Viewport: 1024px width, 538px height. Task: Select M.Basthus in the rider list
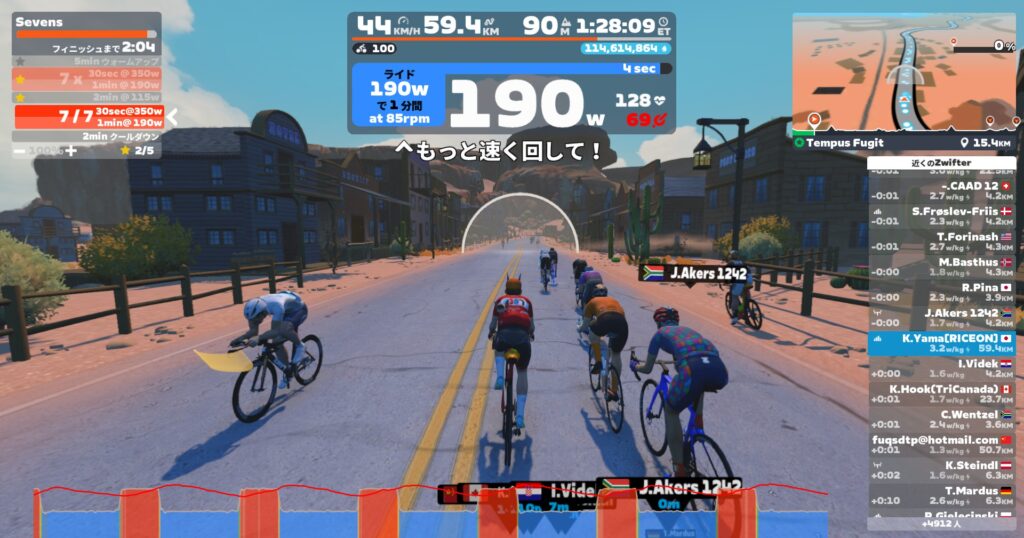pos(941,266)
